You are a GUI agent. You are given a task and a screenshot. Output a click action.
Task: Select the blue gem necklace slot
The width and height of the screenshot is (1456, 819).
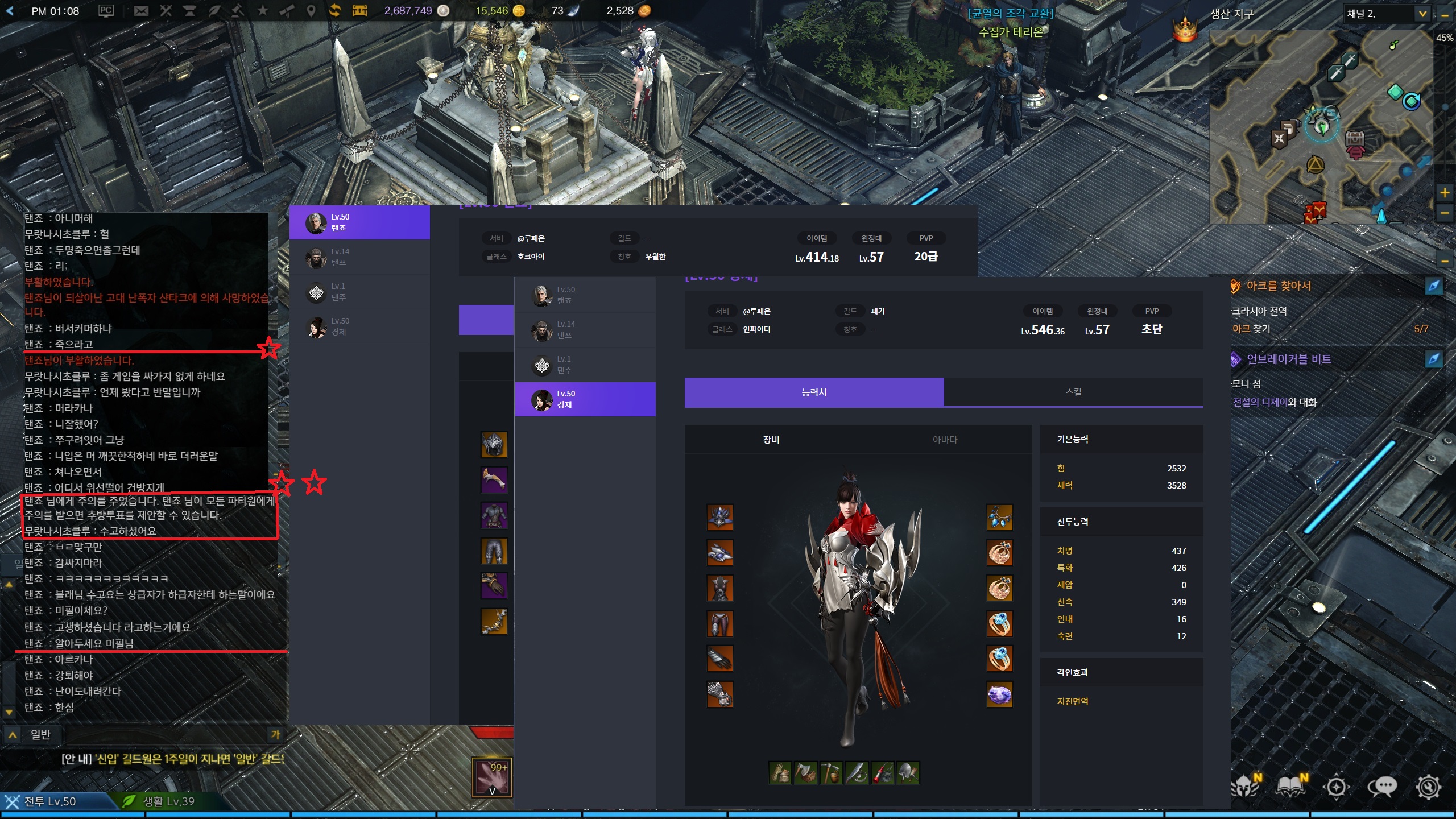coord(999,517)
